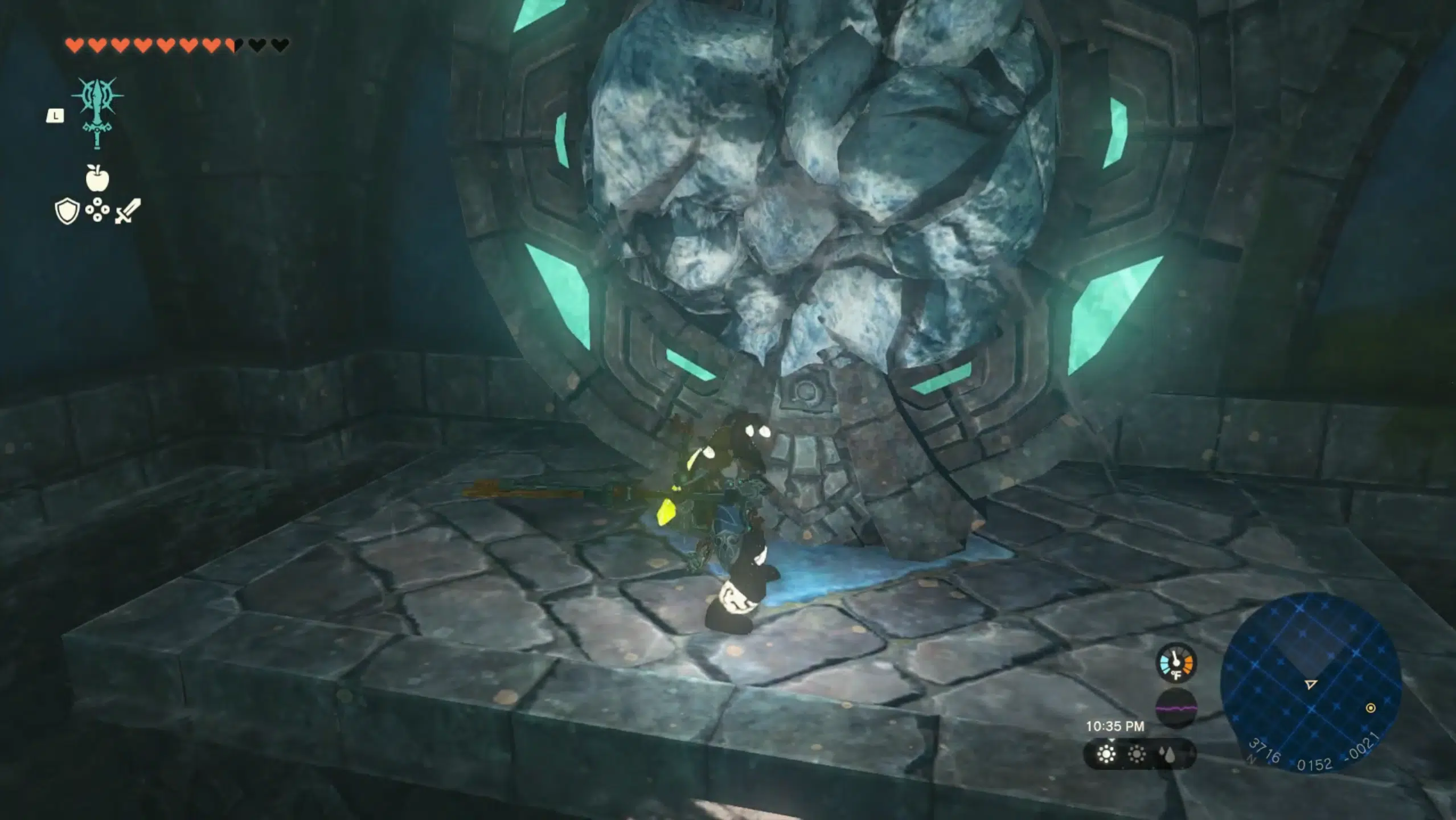Click the 10:35 PM time display
The width and height of the screenshot is (1456, 820).
coord(1115,726)
